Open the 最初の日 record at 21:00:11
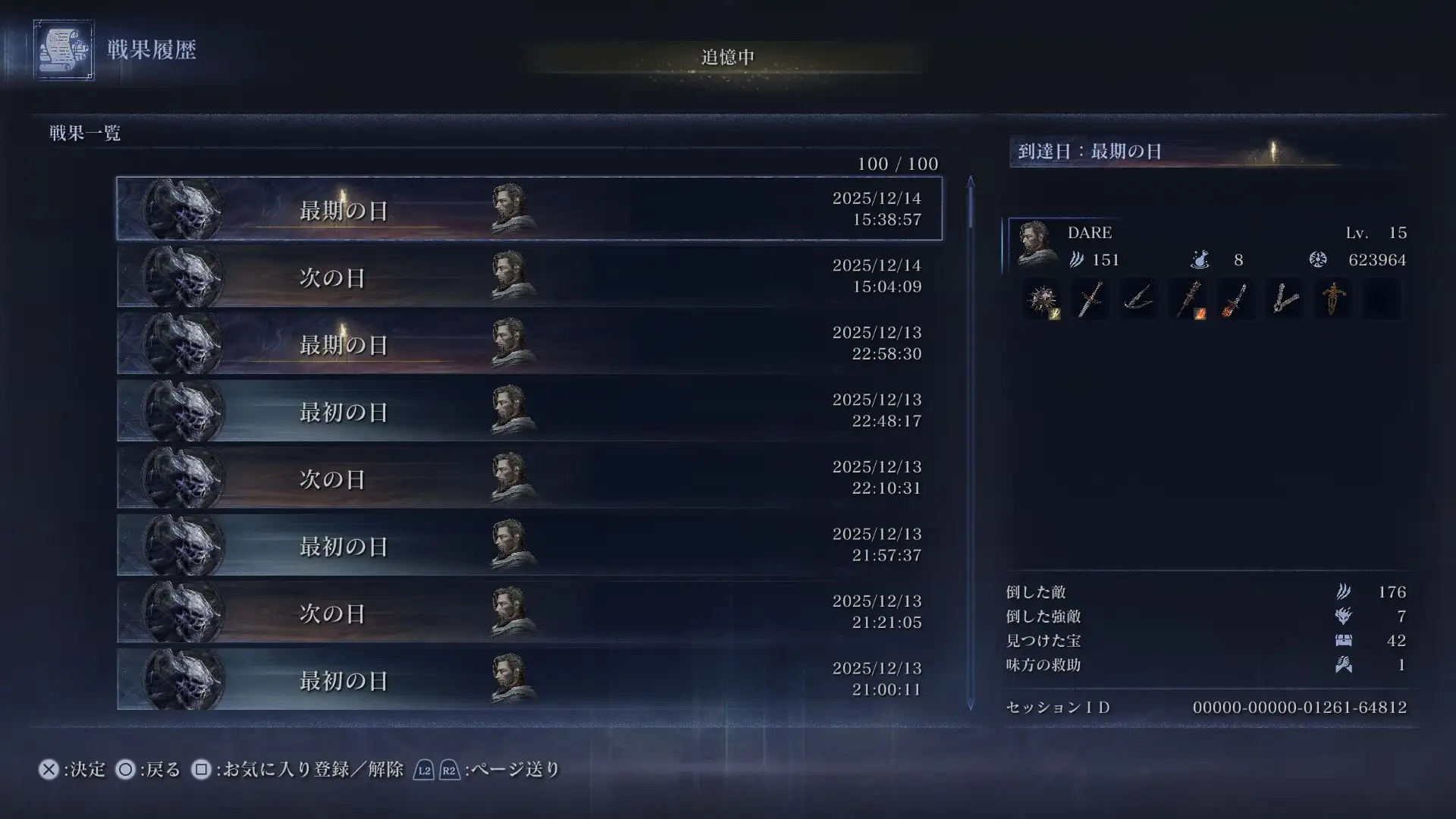Screen dimensions: 1456x819 coord(529,679)
